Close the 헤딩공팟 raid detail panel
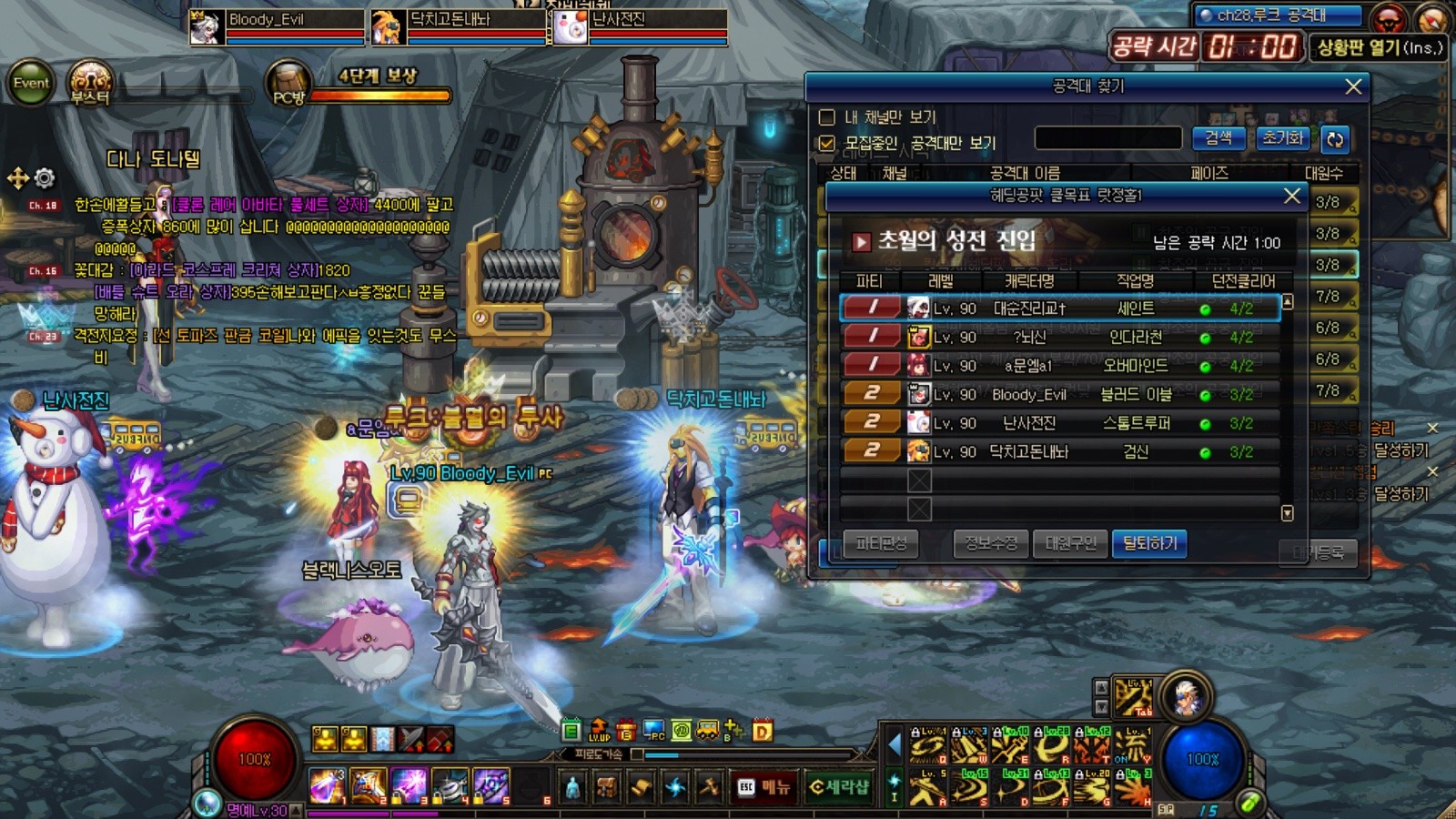 [1291, 196]
